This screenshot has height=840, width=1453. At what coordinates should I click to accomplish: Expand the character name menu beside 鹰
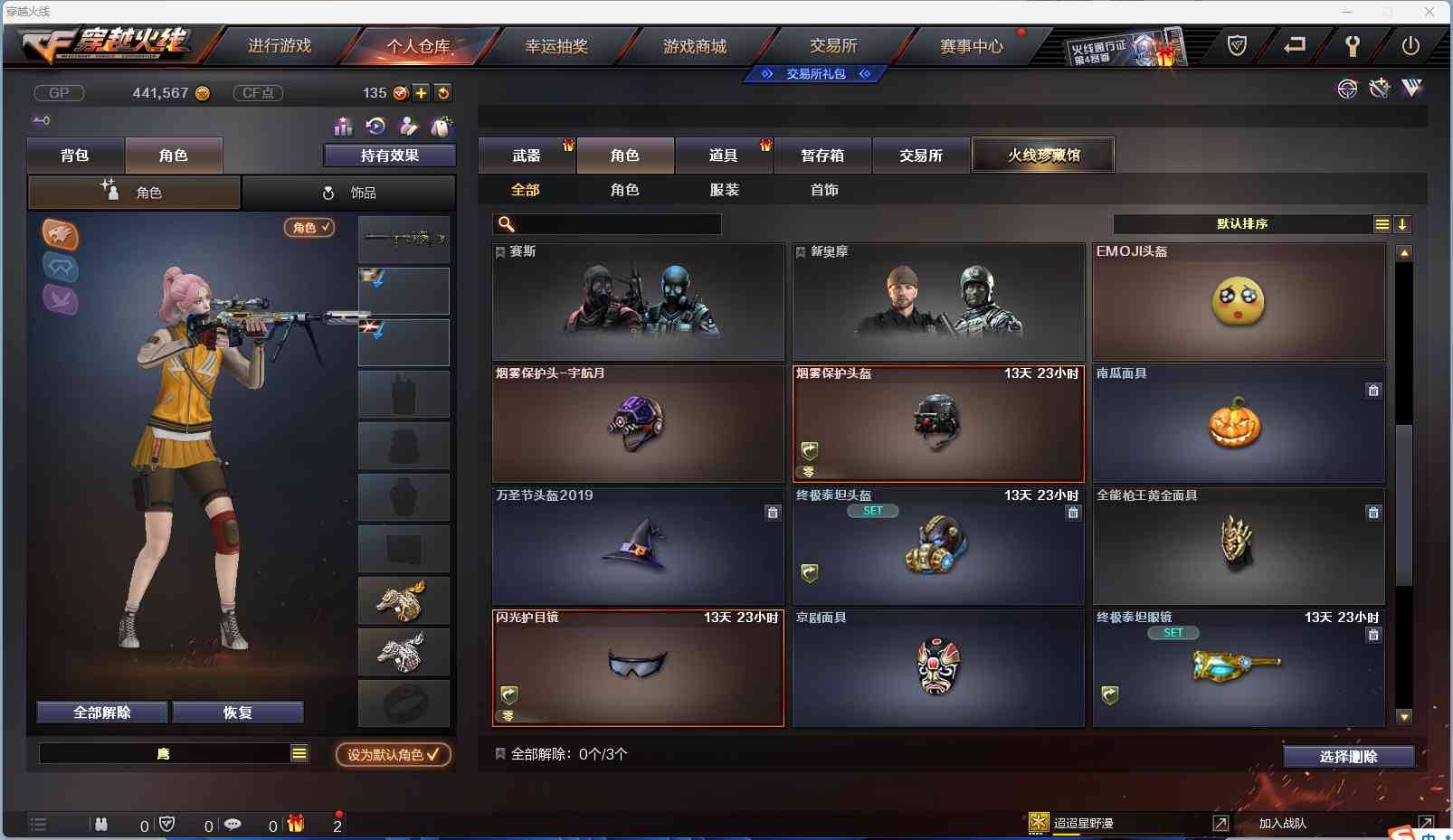(299, 752)
